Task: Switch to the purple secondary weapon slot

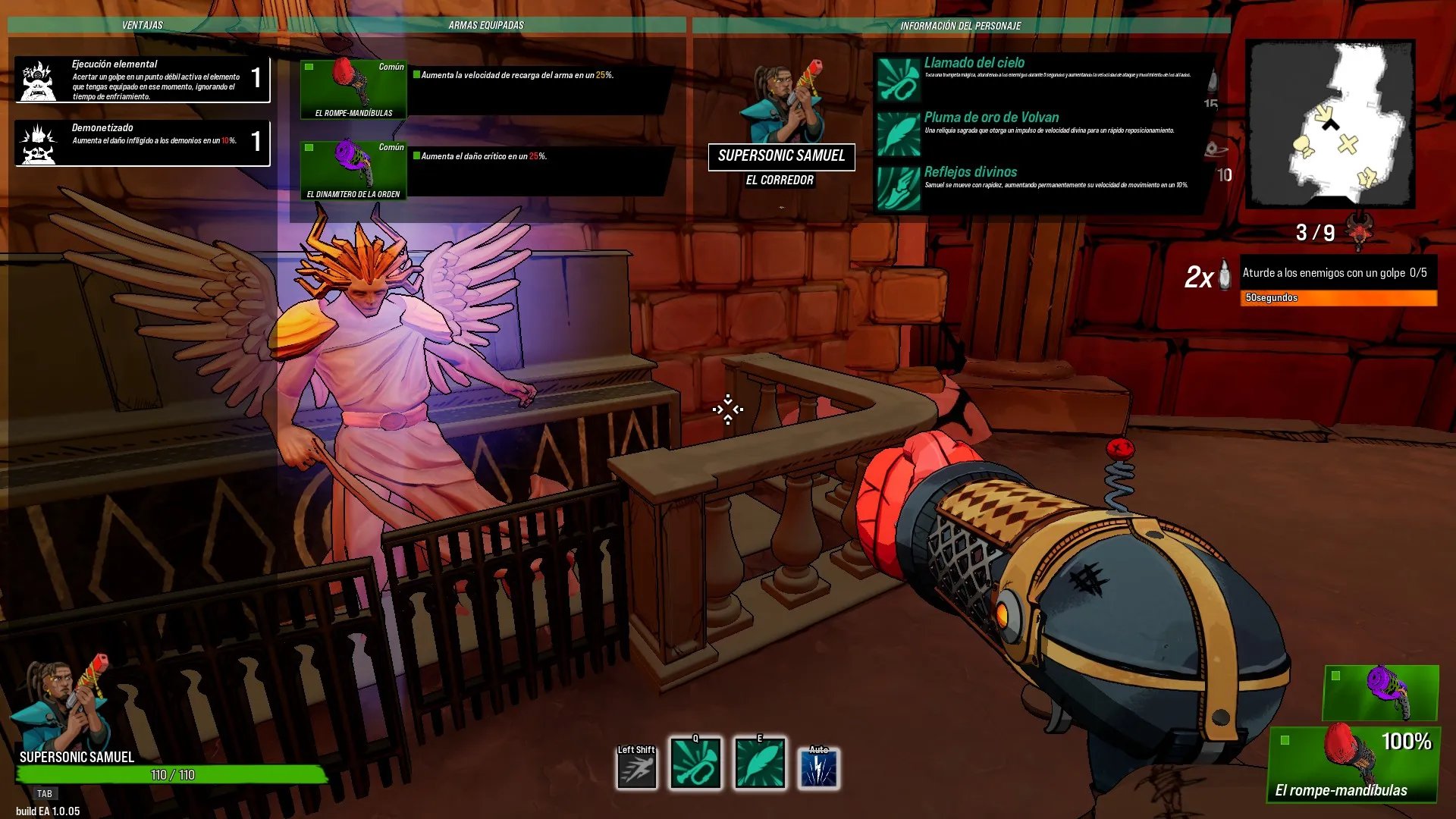Action: [x=1380, y=692]
